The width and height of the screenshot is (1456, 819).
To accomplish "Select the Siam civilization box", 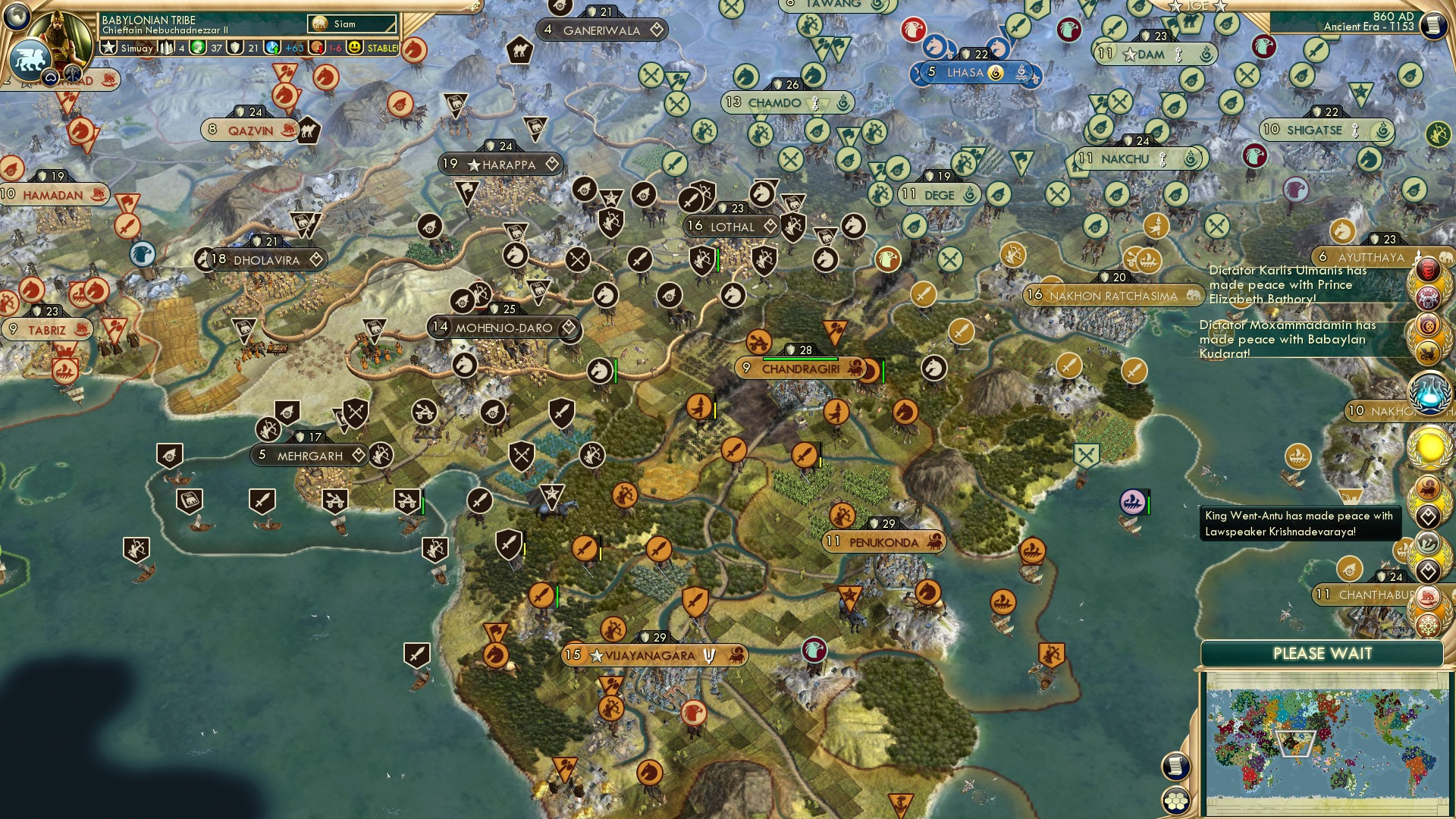I will (x=353, y=24).
